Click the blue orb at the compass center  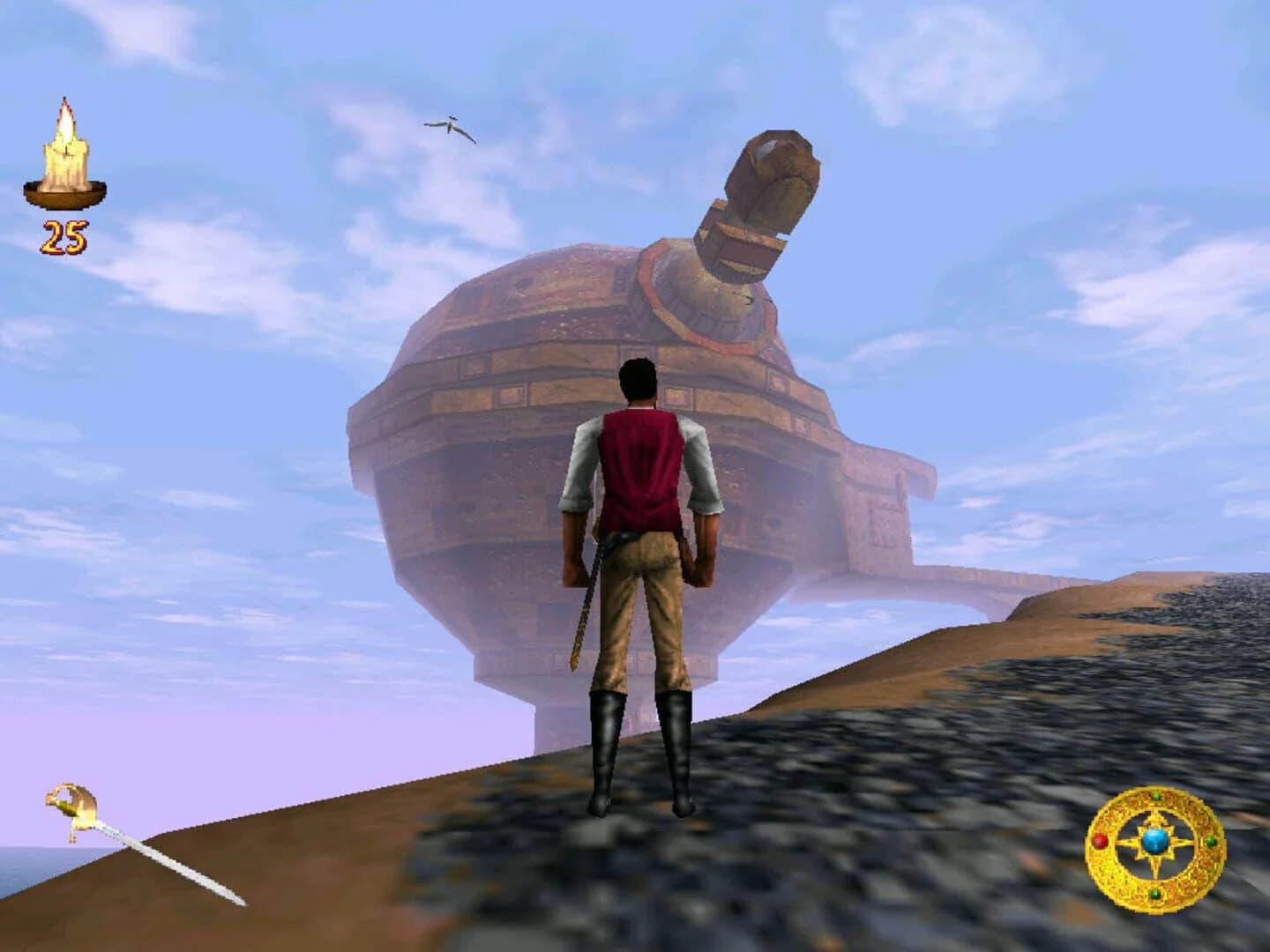1156,840
